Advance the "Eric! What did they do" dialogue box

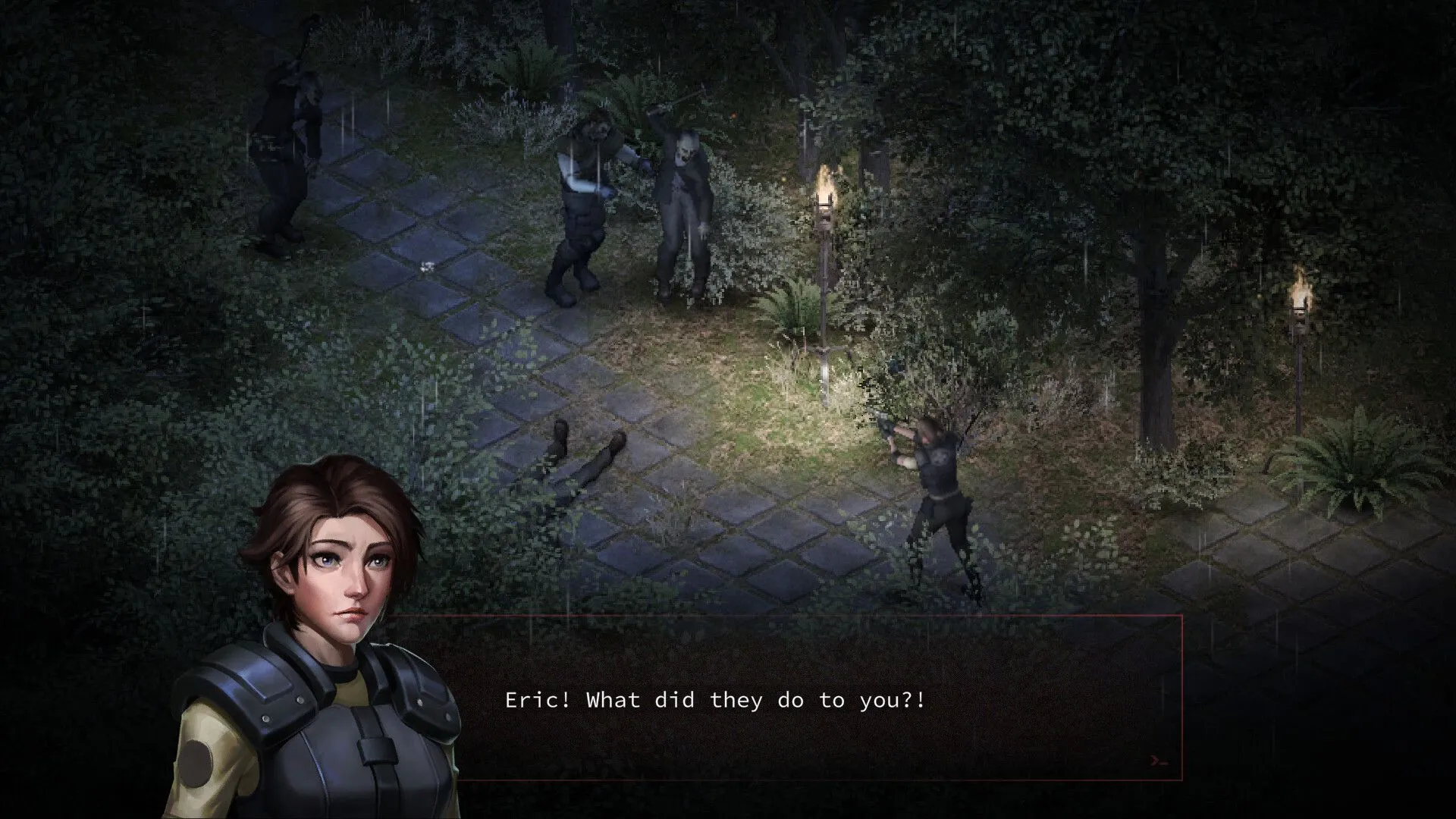(804, 699)
